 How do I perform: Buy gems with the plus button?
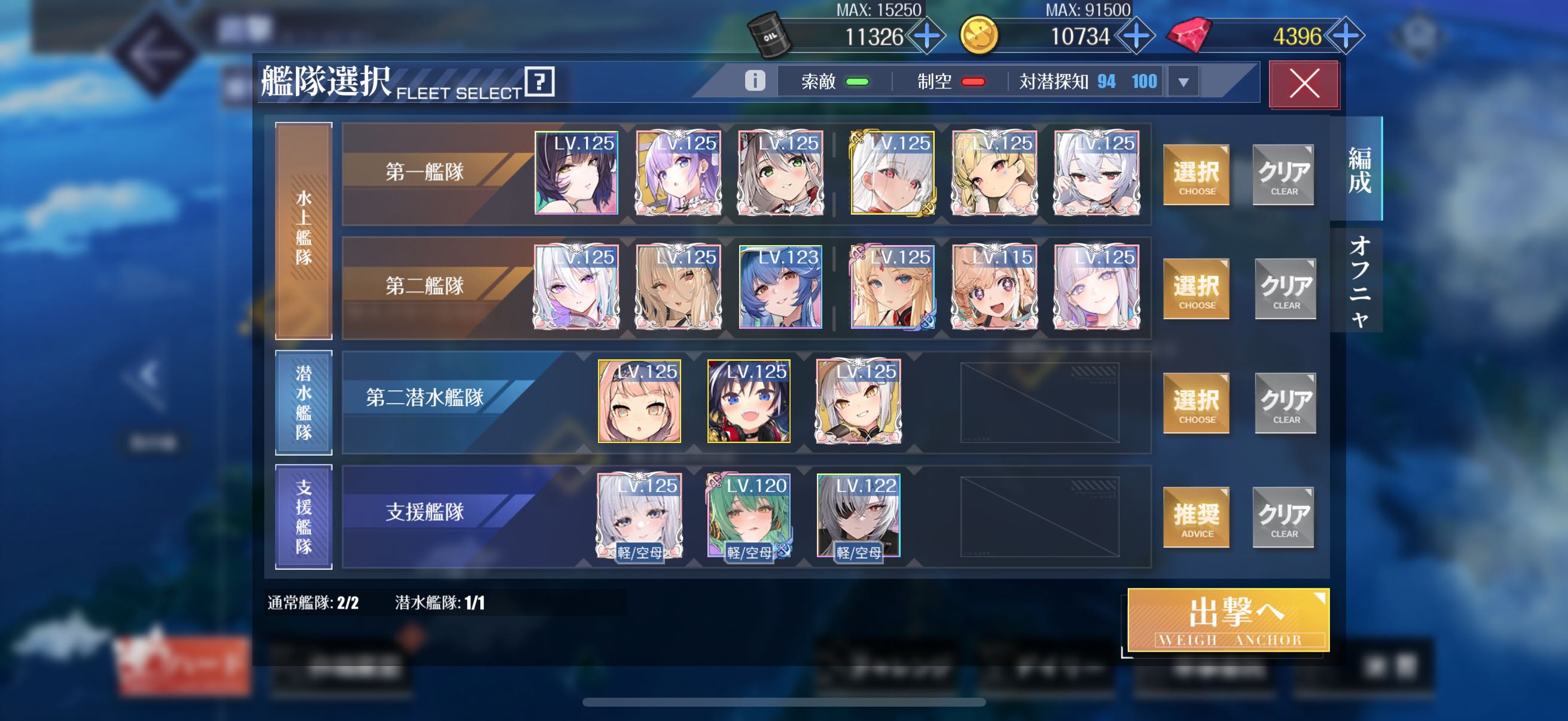point(1345,36)
